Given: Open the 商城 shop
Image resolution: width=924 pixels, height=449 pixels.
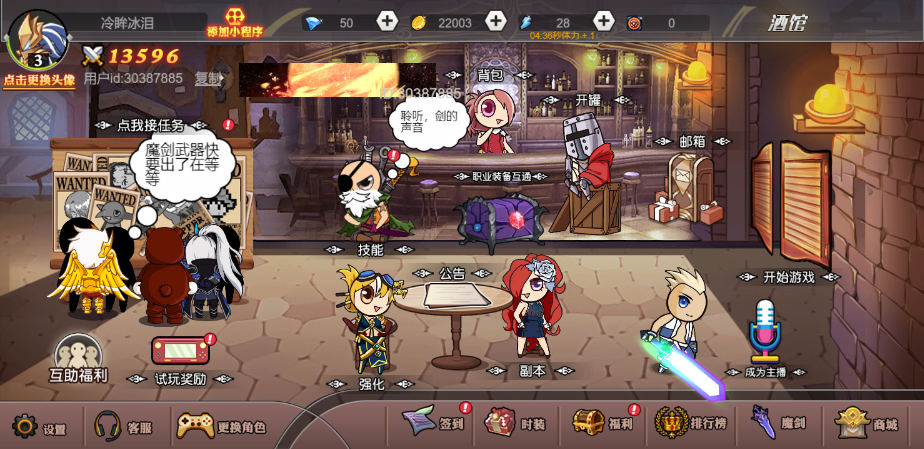Looking at the screenshot, I should point(867,423).
